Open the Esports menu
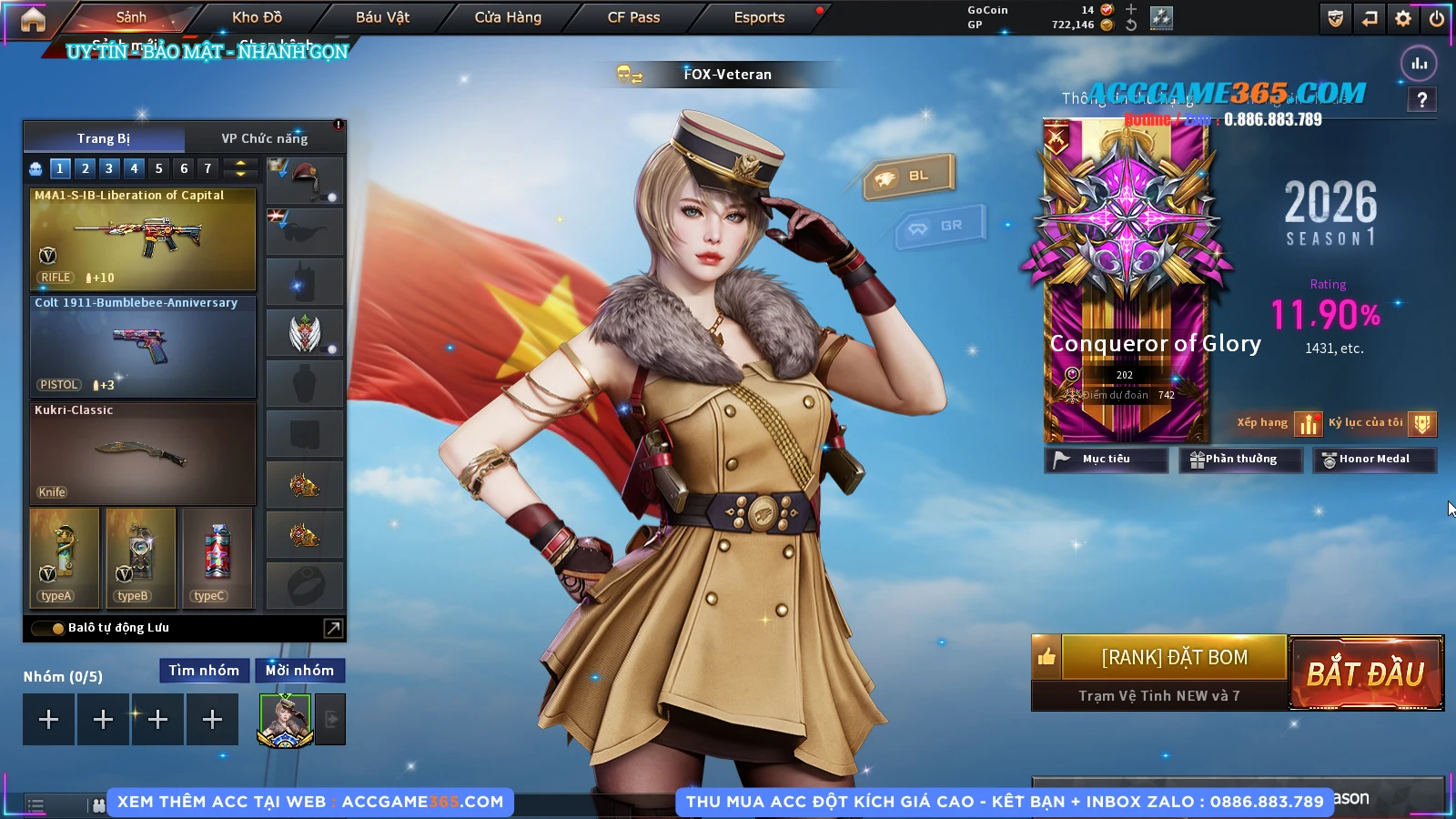Viewport: 1456px width, 819px height. click(x=759, y=17)
